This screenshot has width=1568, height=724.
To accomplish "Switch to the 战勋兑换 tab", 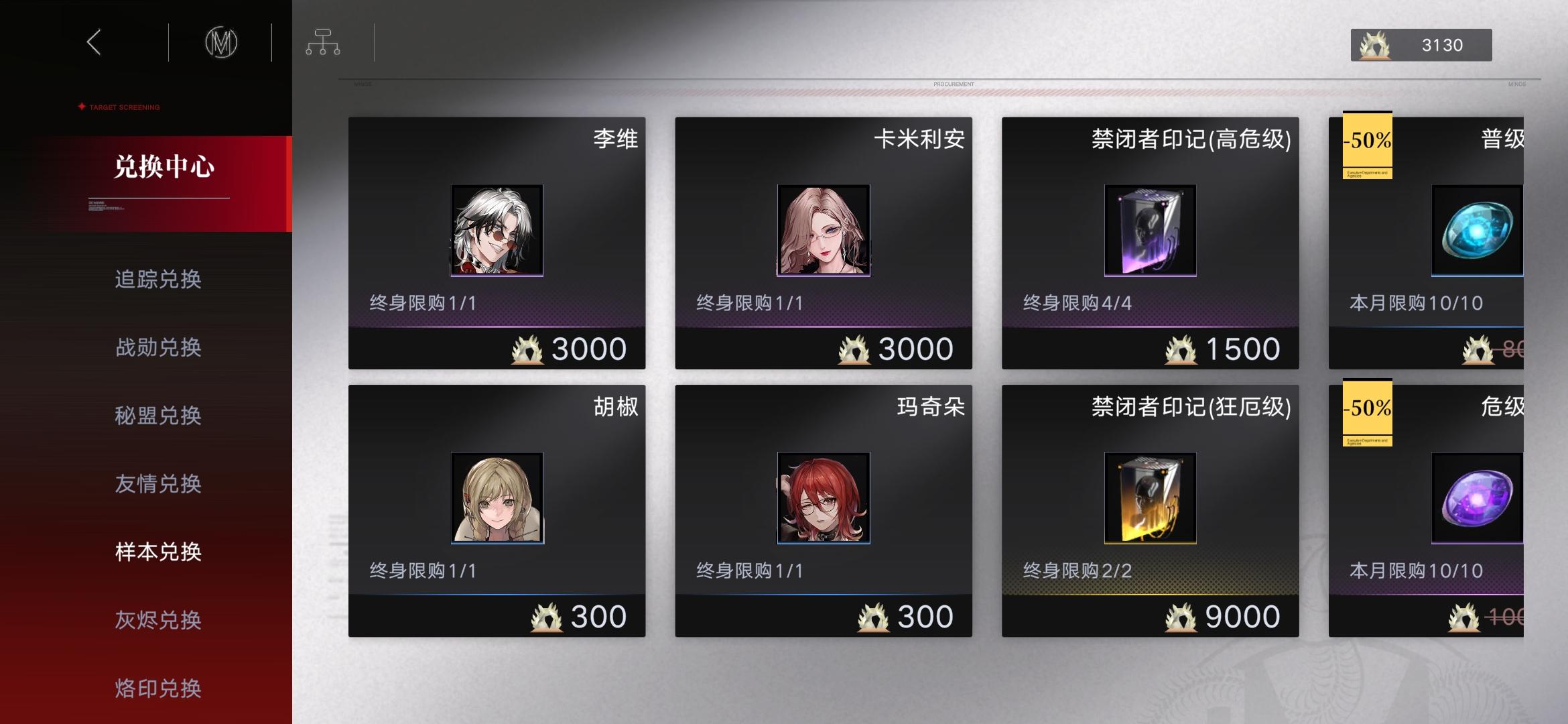I will tap(159, 348).
